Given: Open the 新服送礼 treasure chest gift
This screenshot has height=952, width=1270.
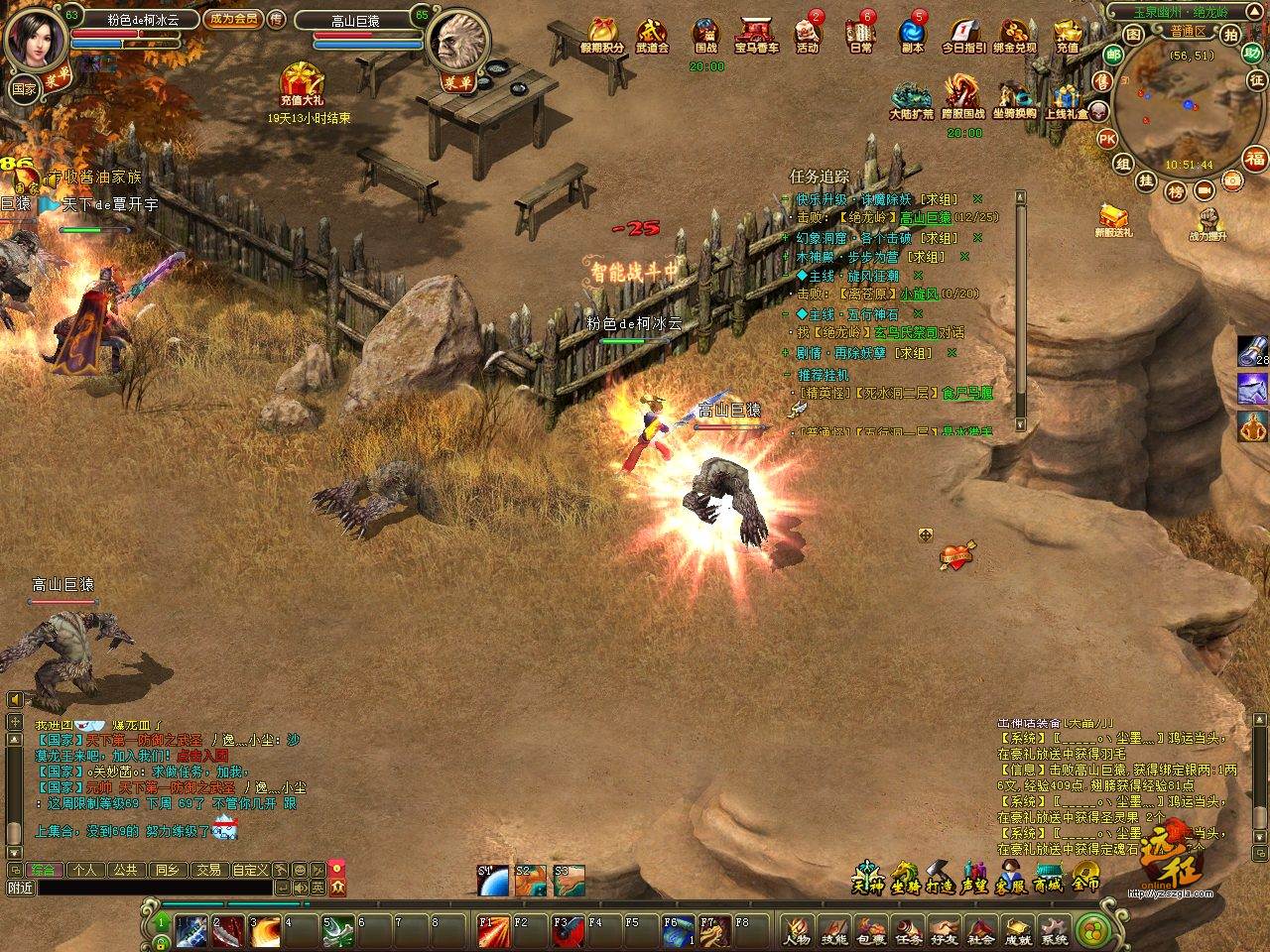Looking at the screenshot, I should point(1113,218).
